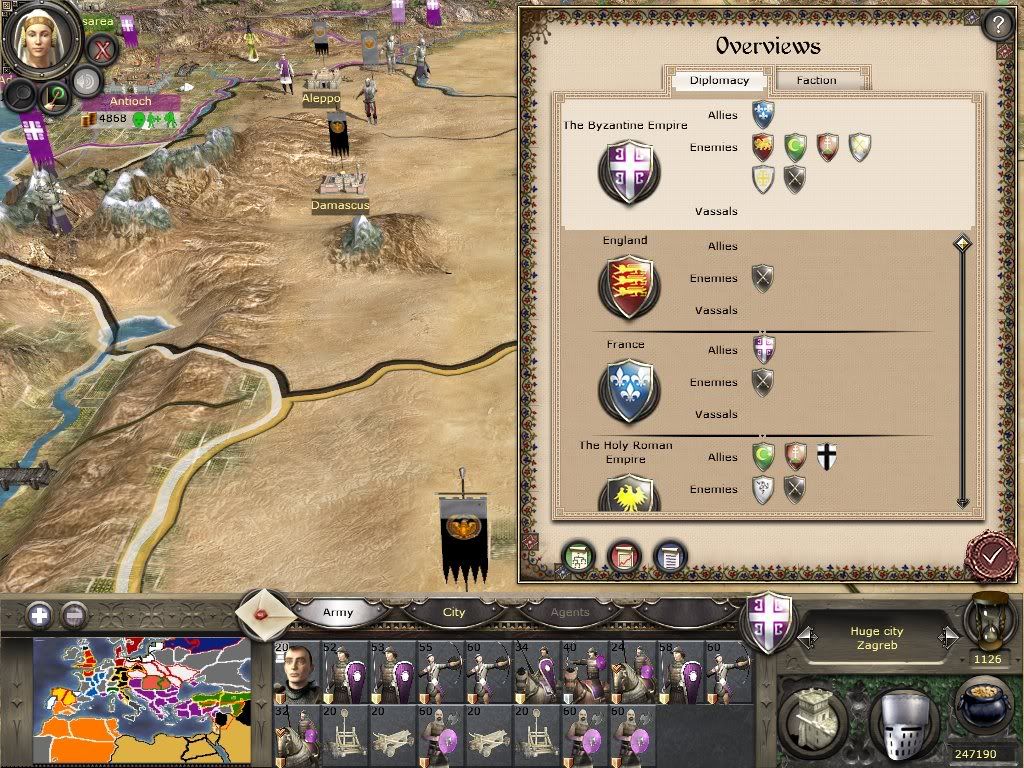This screenshot has height=768, width=1024.
Task: Show the City tab
Action: coord(454,612)
